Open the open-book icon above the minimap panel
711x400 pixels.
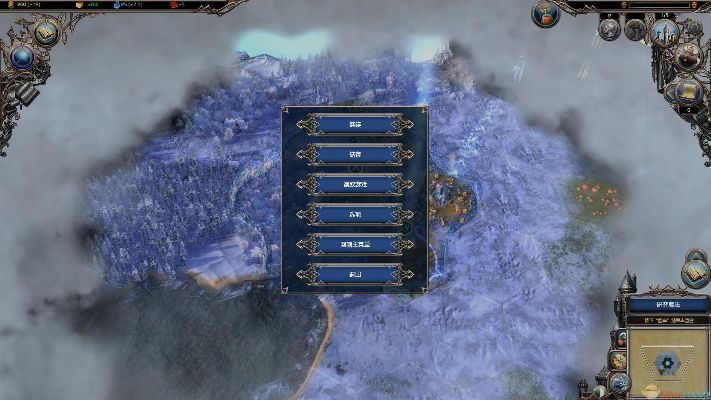coord(695,271)
